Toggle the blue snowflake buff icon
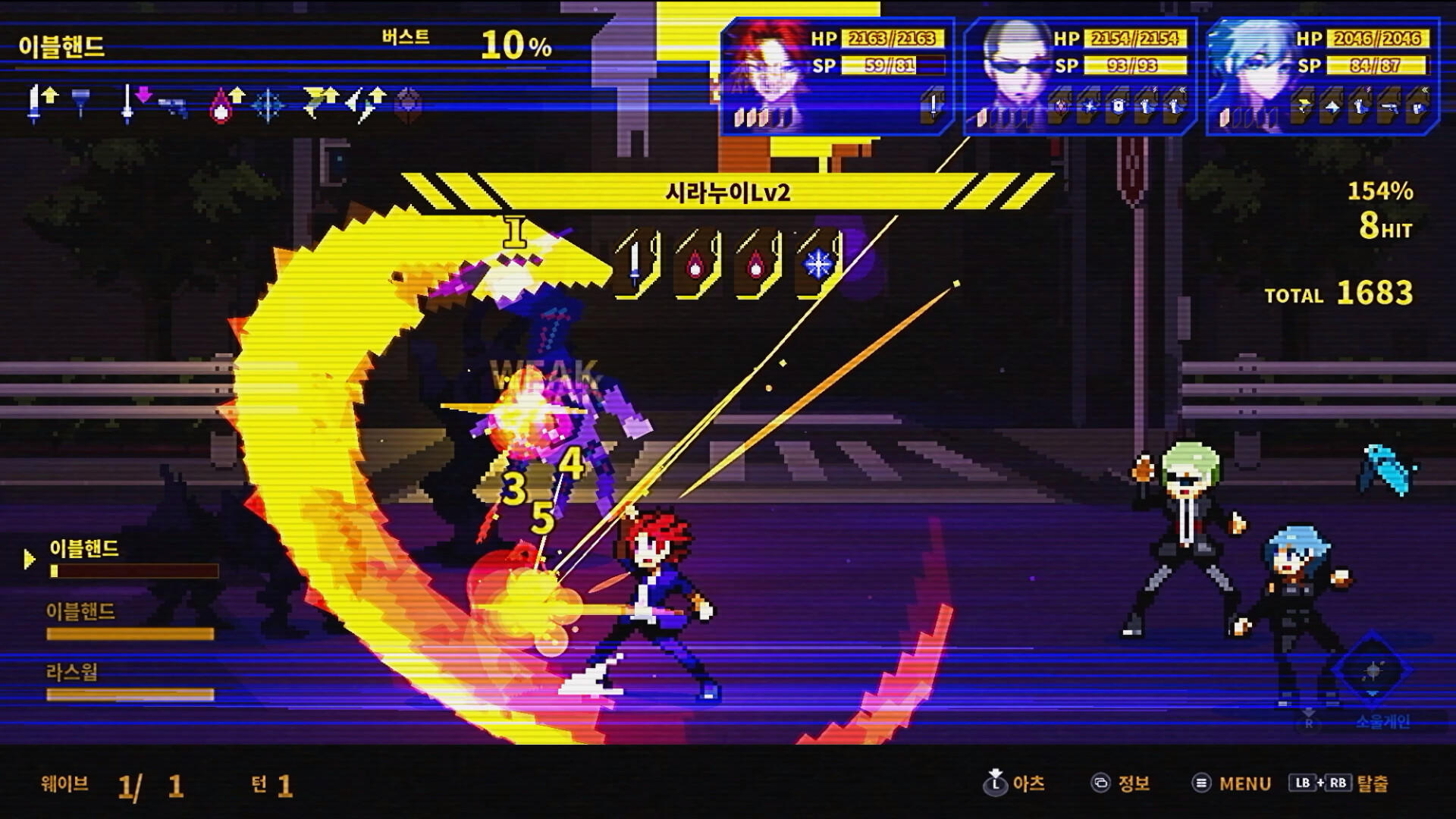Viewport: 1456px width, 819px height. pyautogui.click(x=268, y=104)
